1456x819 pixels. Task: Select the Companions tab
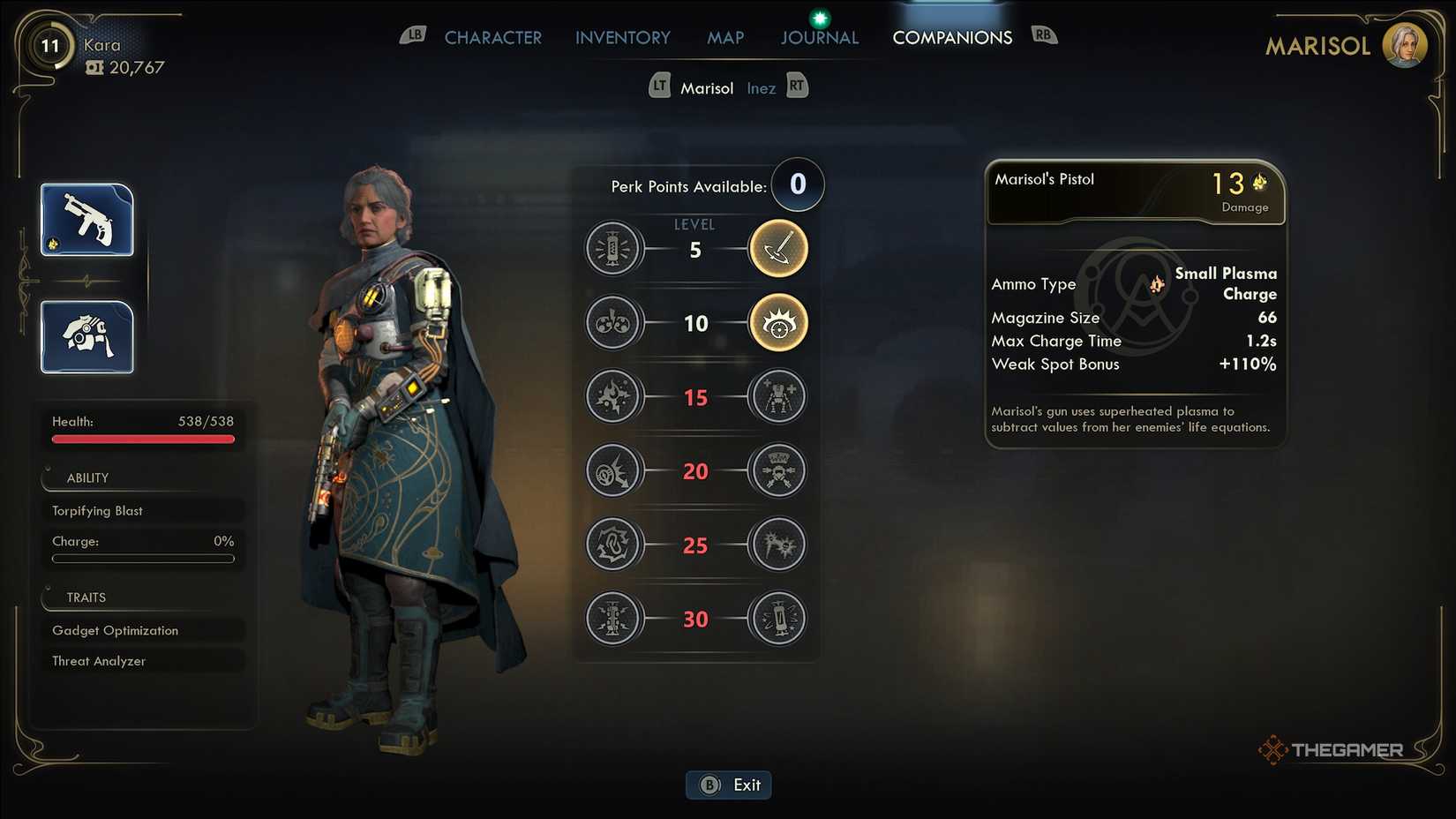click(x=952, y=38)
